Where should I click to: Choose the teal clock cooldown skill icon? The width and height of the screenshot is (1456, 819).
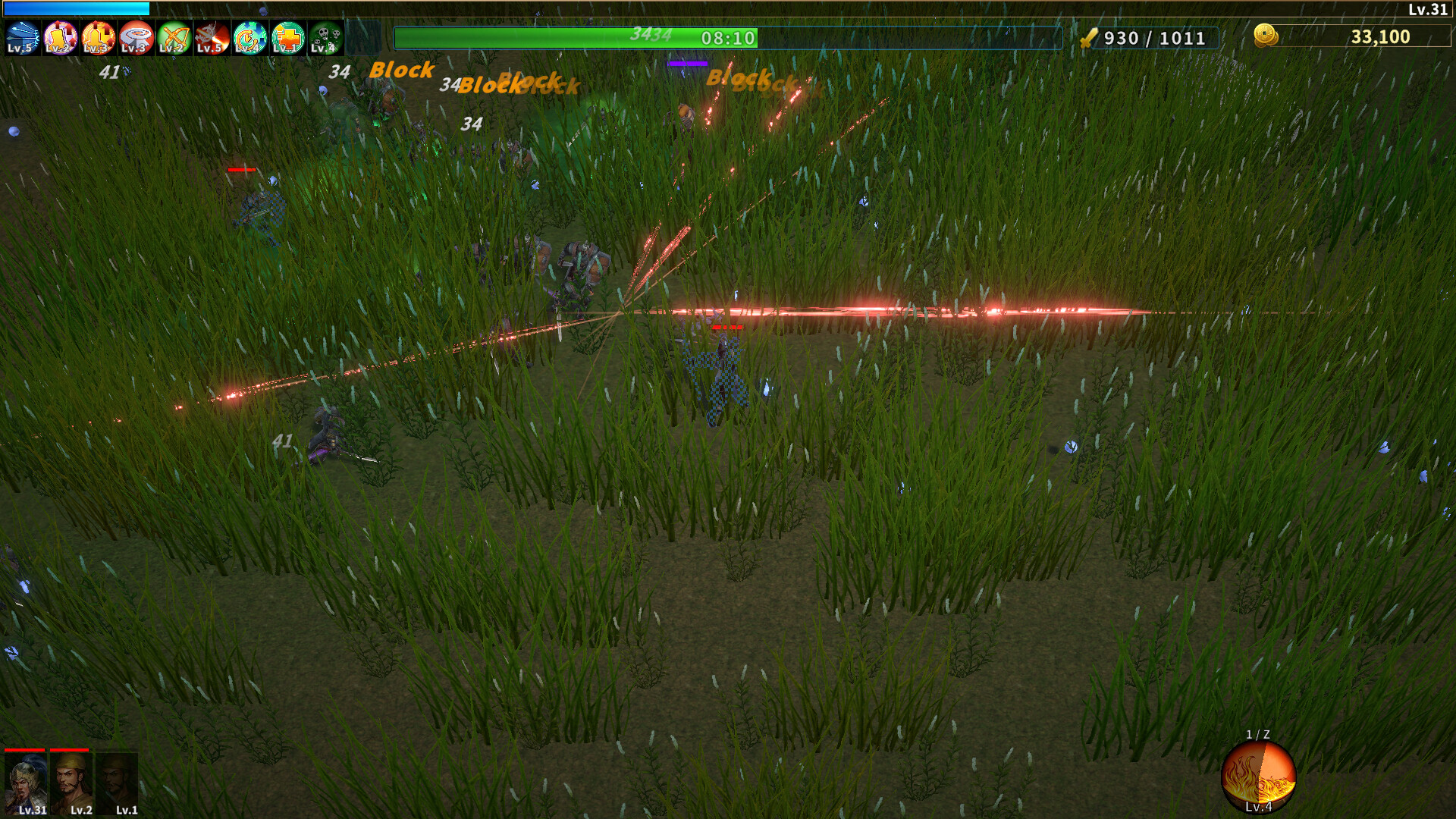(249, 38)
